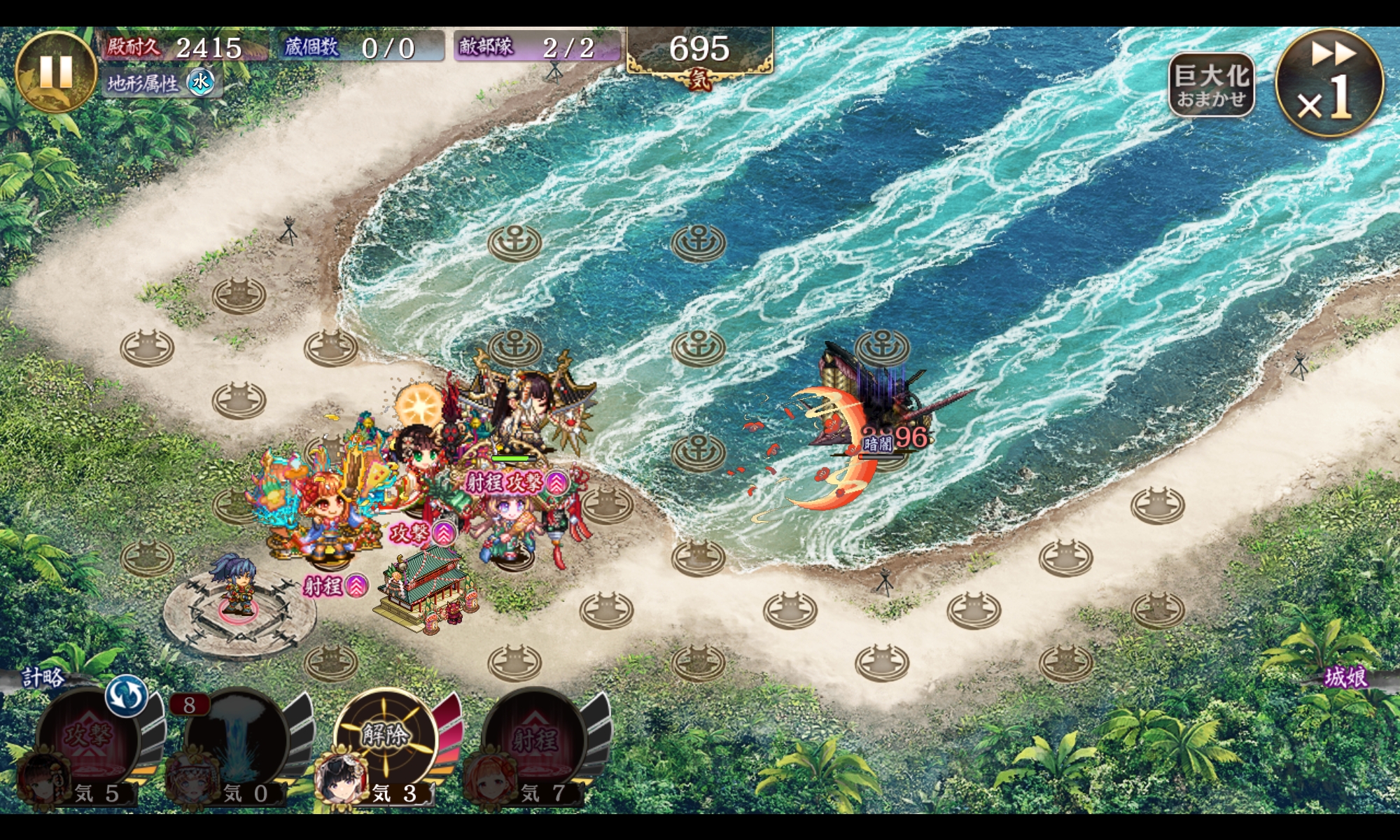Select the water geyser strategy skill
This screenshot has width=1400, height=840.
237,738
